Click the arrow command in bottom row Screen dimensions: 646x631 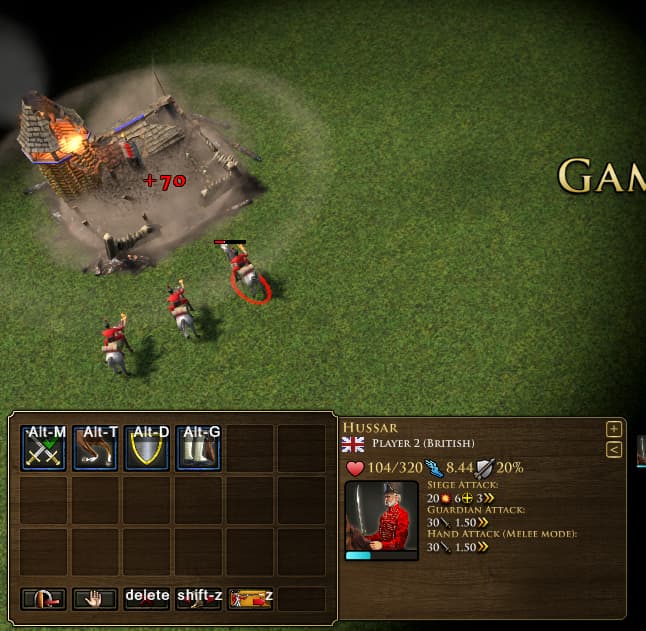(43, 598)
